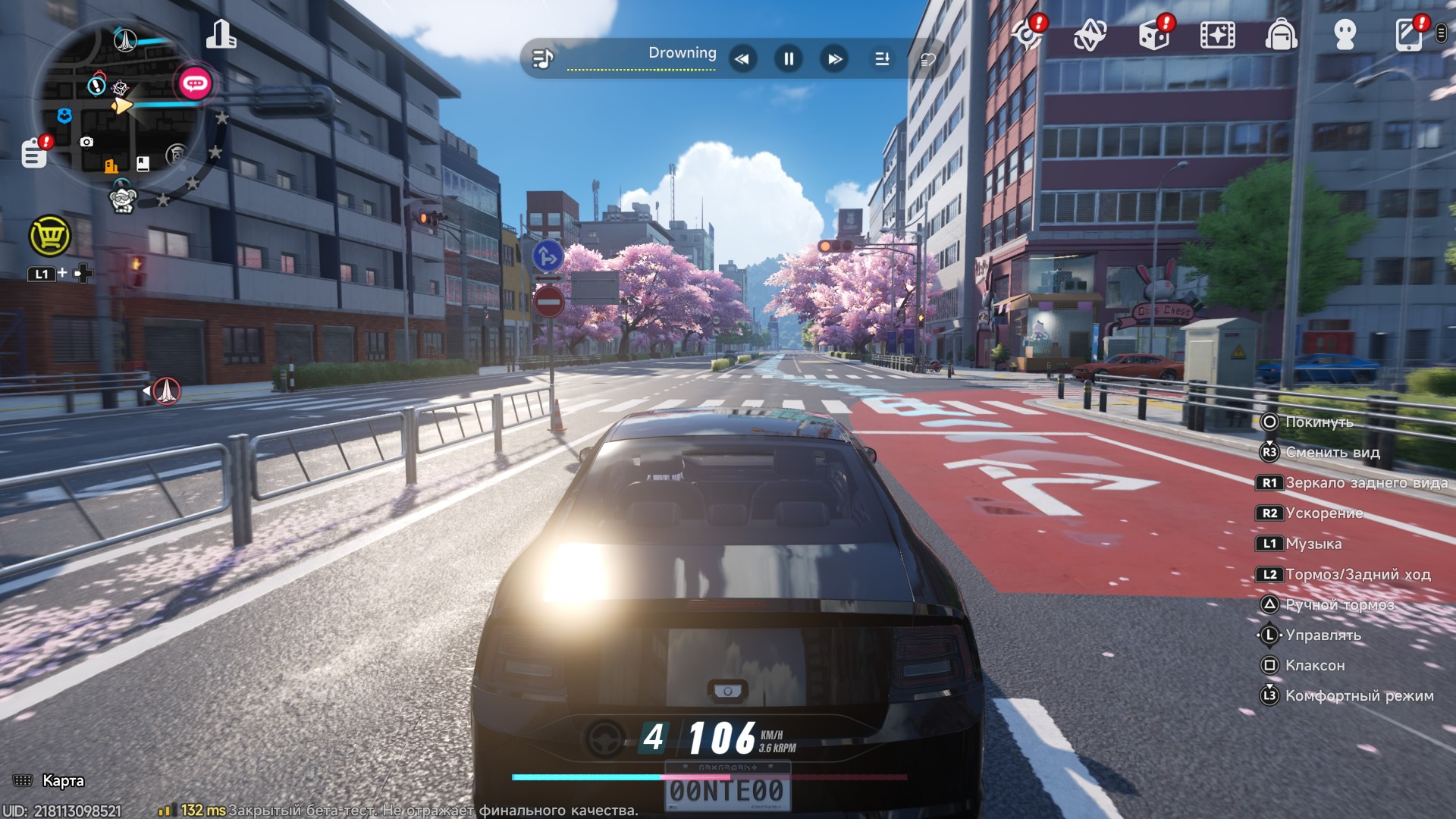
Task: Add current song to favorites
Action: point(927,59)
